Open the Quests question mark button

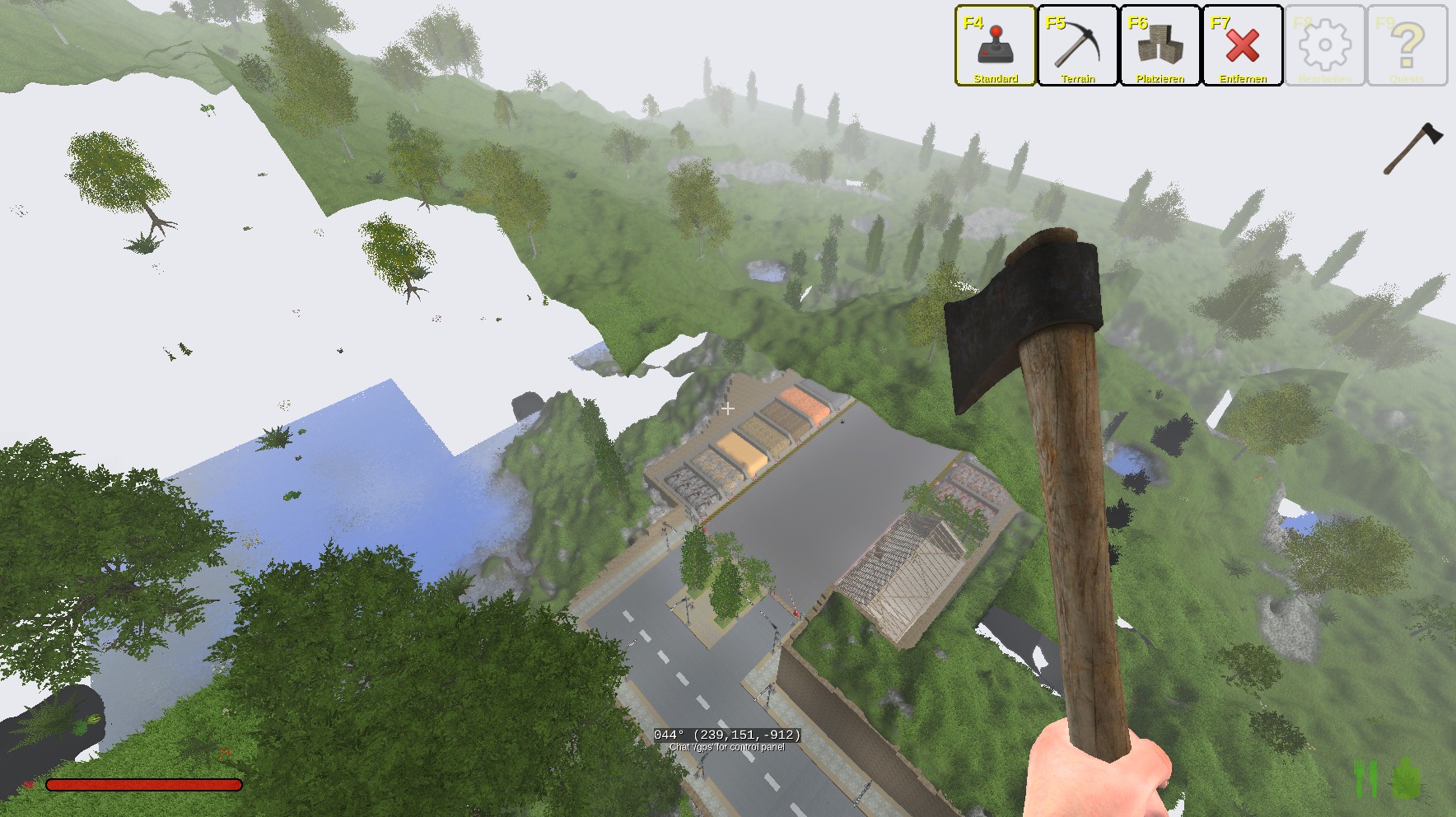point(1407,45)
